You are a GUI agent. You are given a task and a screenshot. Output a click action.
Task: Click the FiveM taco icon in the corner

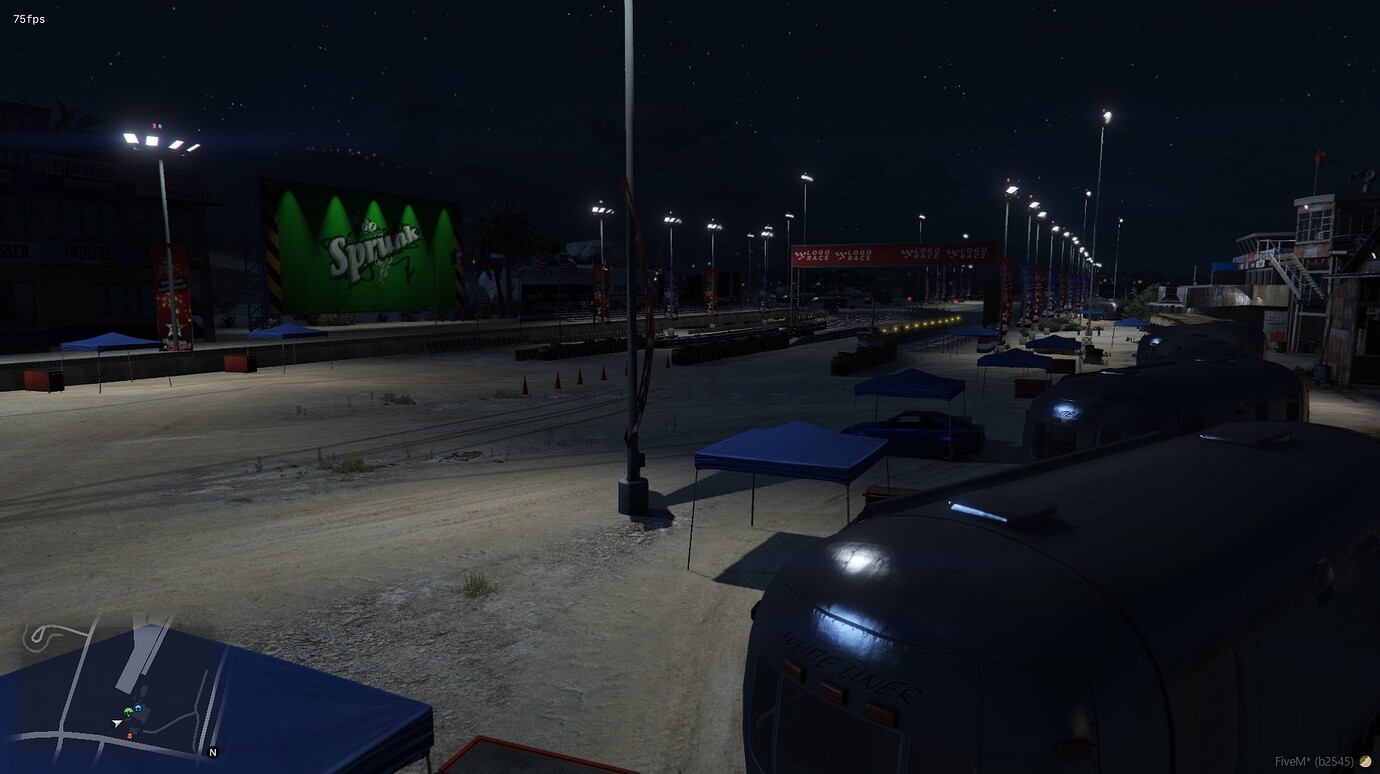(x=1364, y=760)
